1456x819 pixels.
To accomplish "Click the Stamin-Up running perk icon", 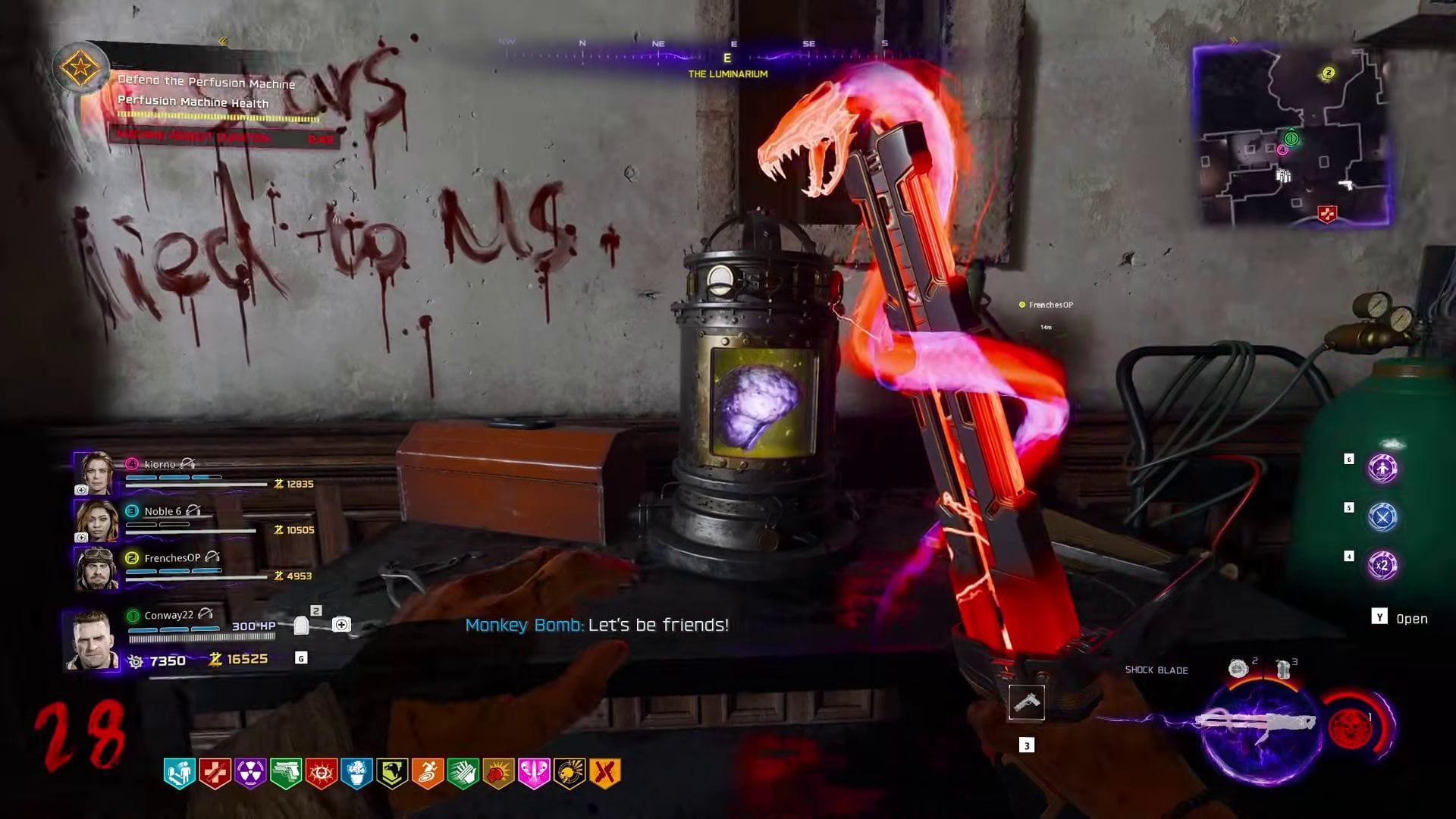I will pyautogui.click(x=425, y=771).
